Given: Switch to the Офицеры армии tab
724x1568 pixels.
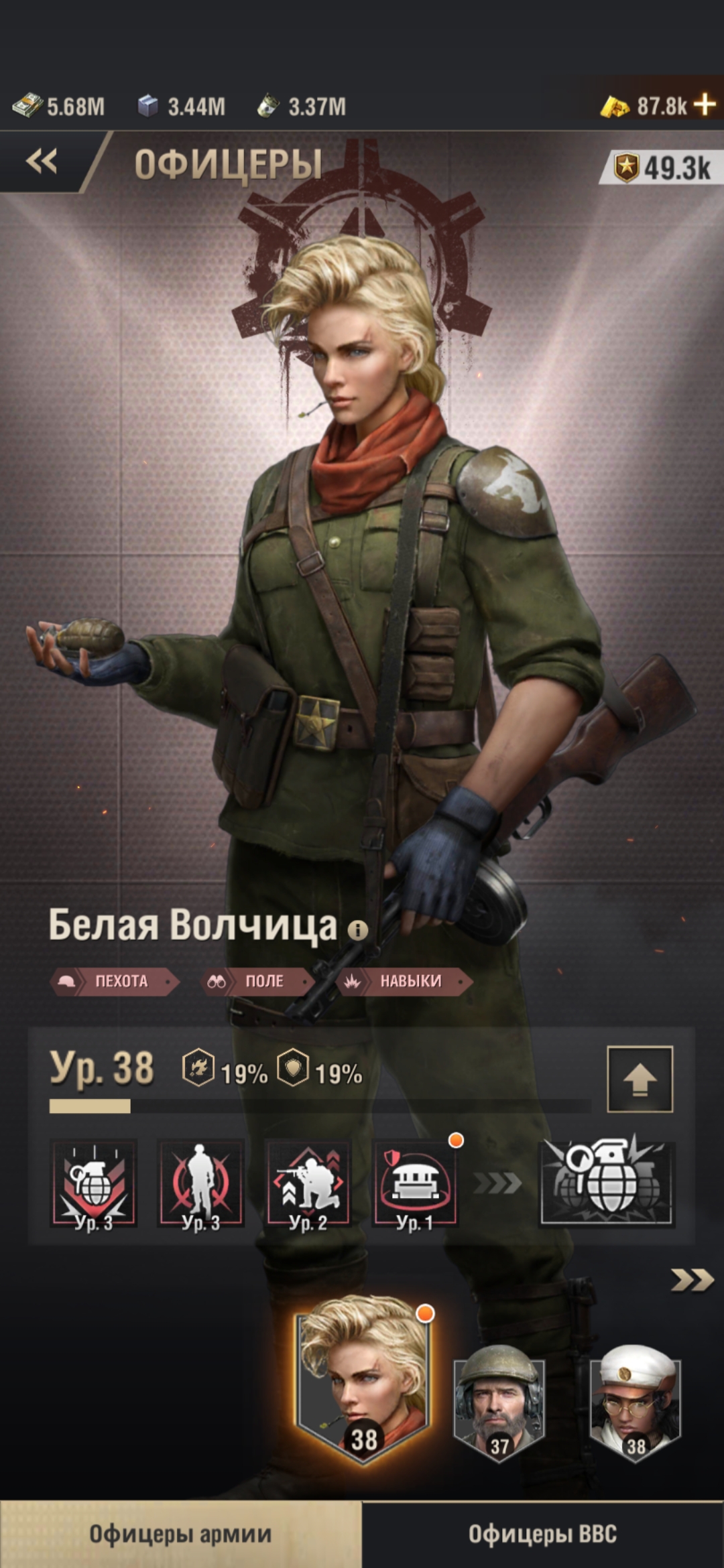Looking at the screenshot, I should coord(181,1534).
